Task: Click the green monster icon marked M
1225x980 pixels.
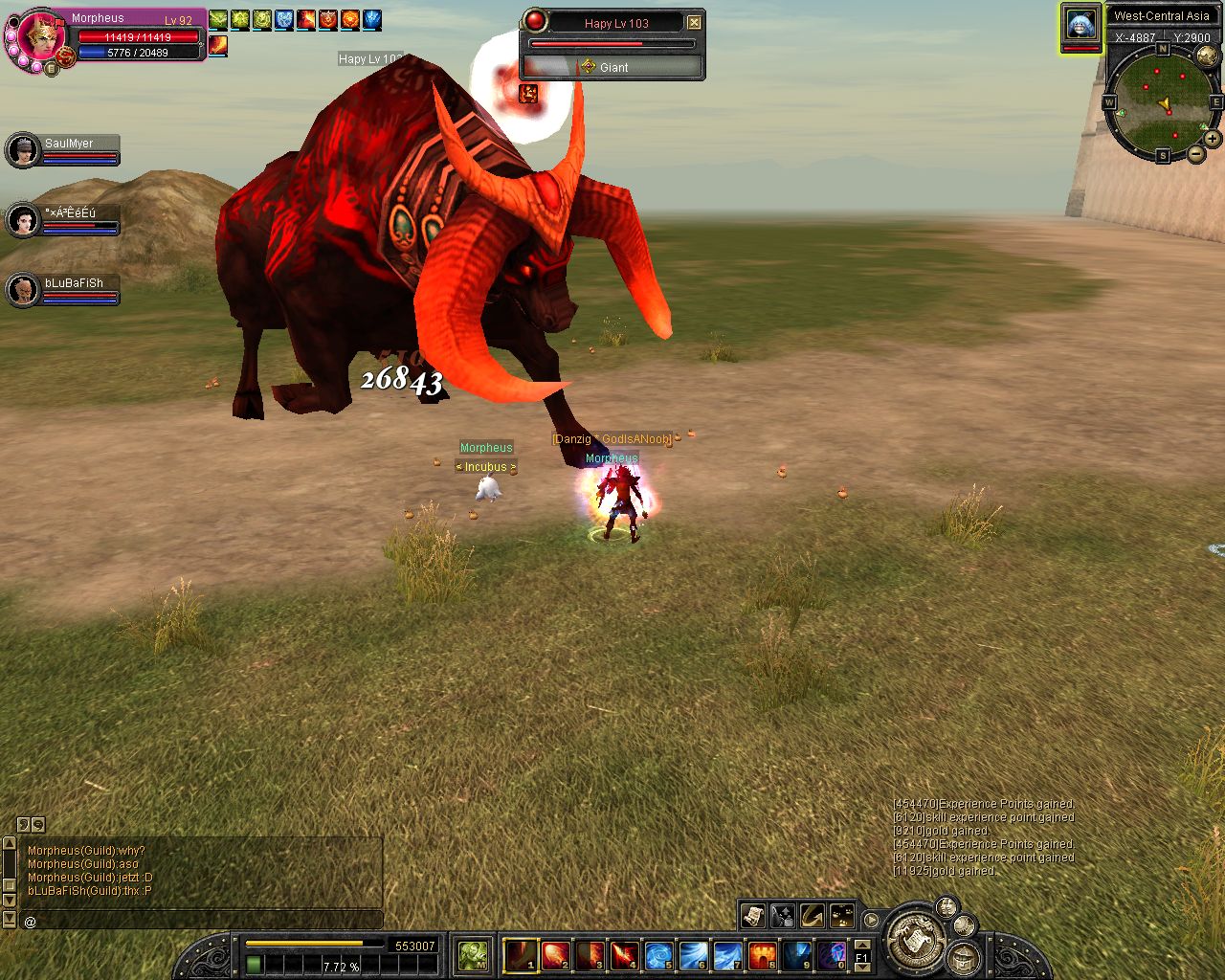Action: pyautogui.click(x=473, y=955)
